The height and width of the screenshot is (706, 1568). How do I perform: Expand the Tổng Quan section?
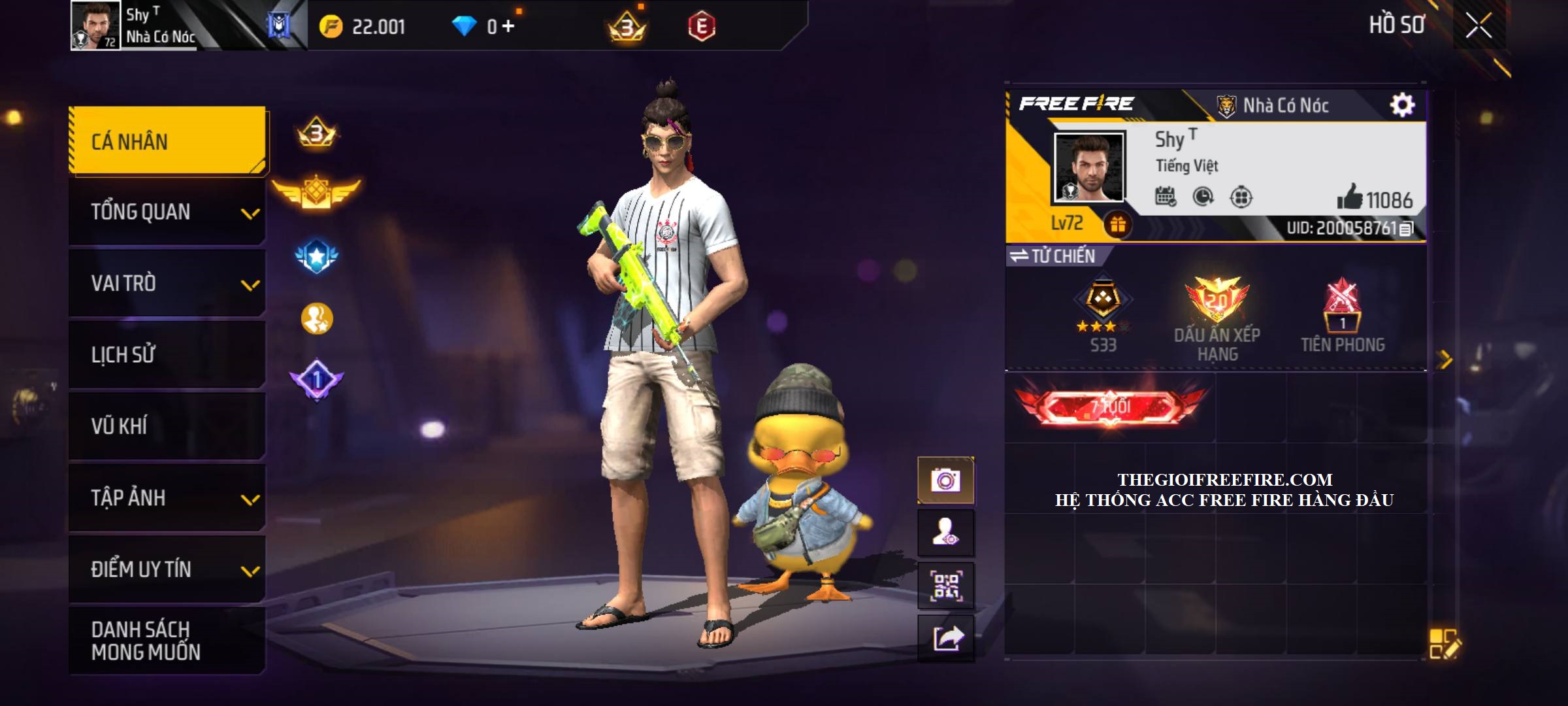click(x=167, y=212)
